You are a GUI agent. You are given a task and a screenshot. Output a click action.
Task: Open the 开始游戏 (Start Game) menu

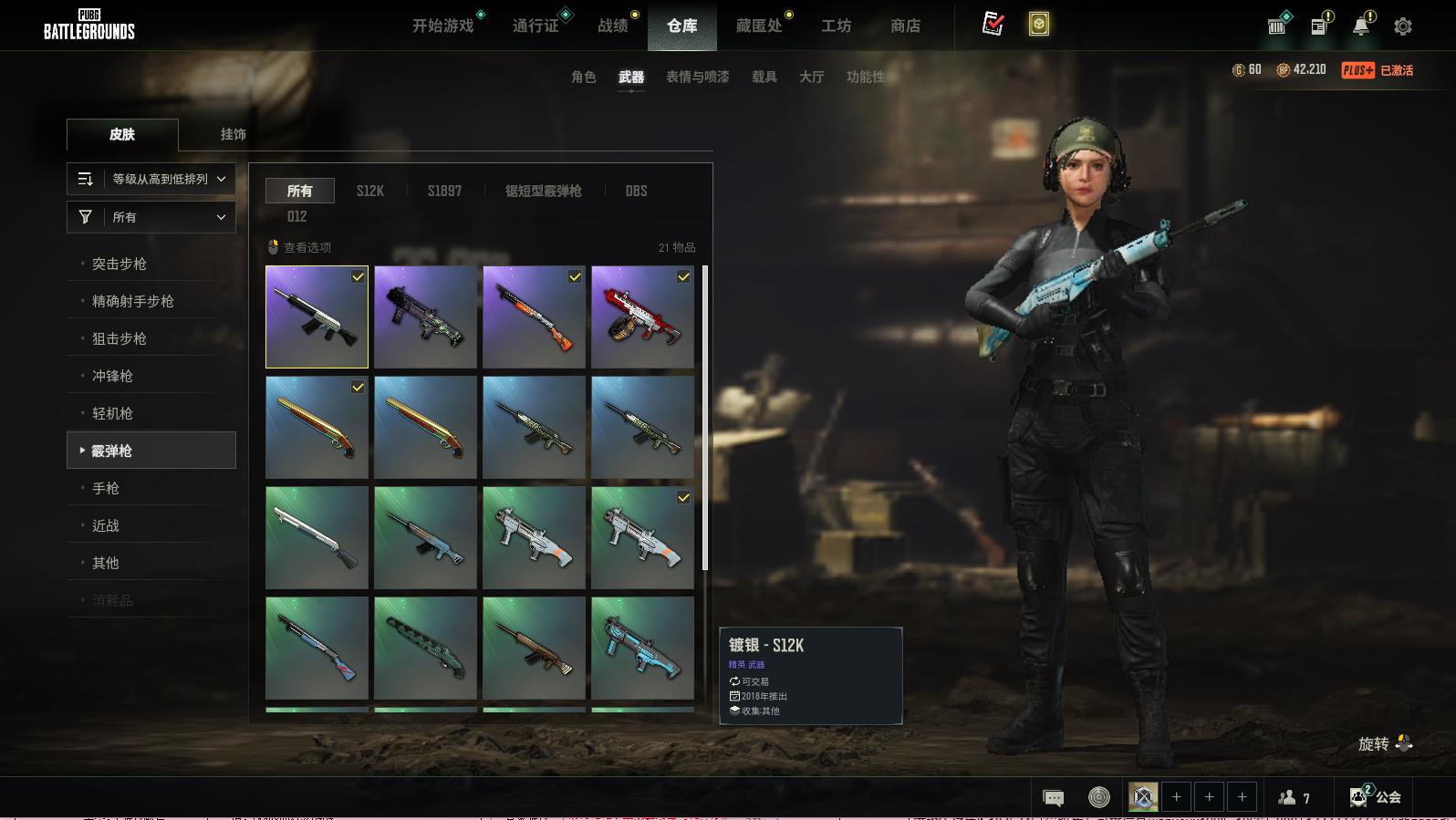(x=443, y=26)
